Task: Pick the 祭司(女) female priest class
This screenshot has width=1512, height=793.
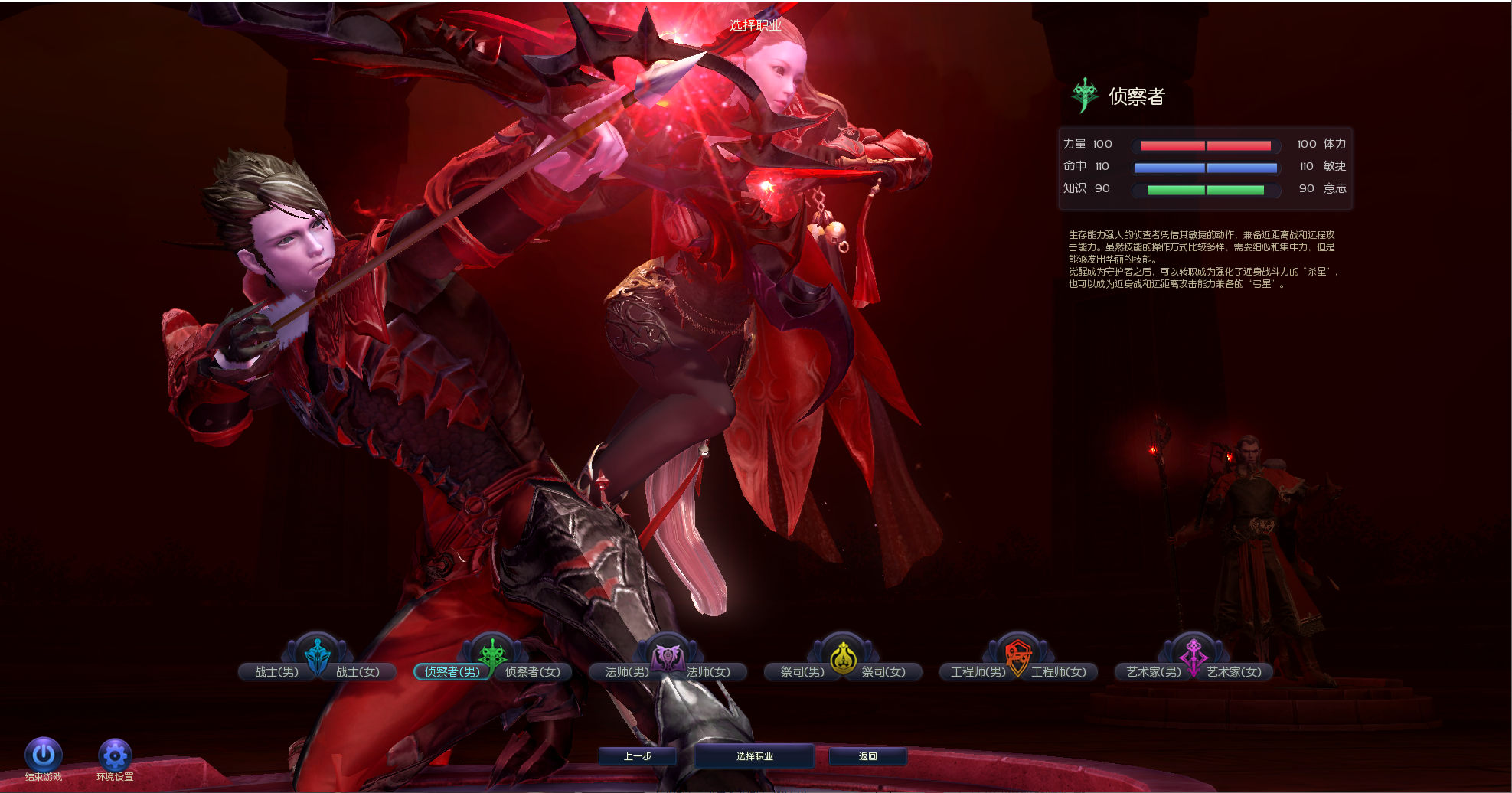Action: [x=884, y=672]
